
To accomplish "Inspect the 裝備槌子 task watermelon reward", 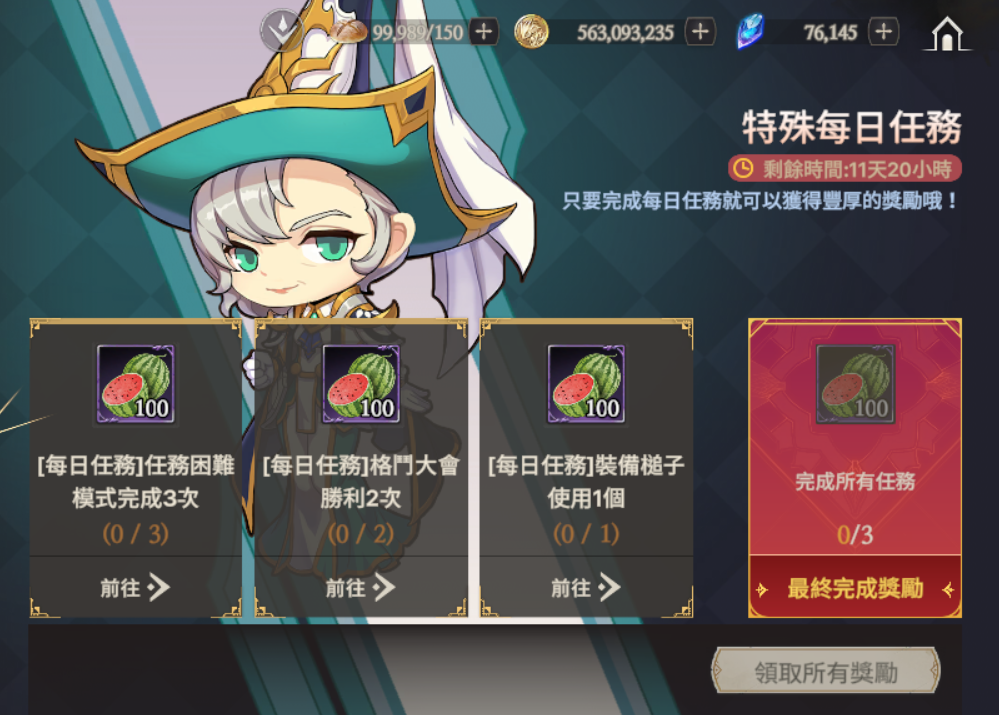I will coord(586,384).
